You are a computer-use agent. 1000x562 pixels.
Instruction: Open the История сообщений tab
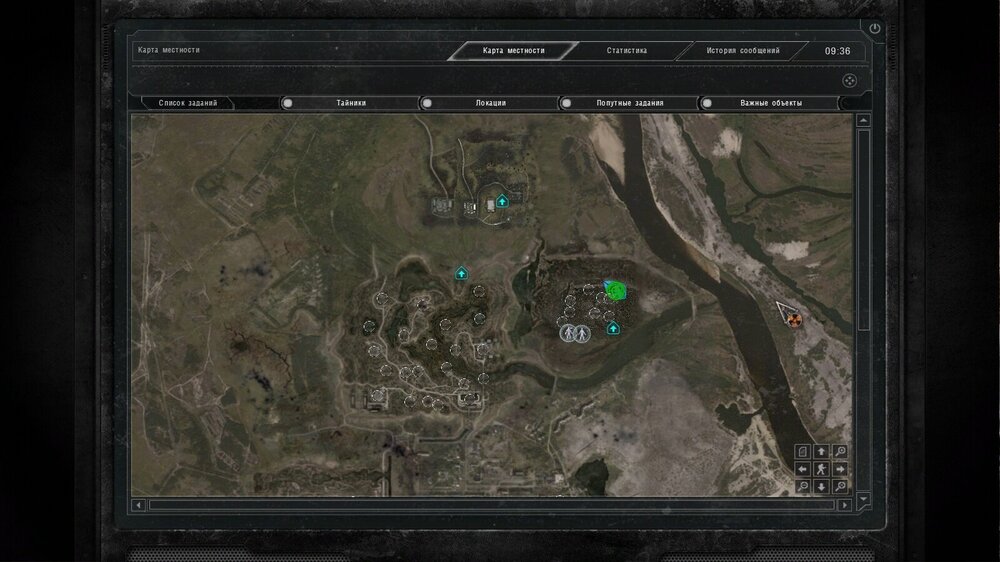coord(742,51)
